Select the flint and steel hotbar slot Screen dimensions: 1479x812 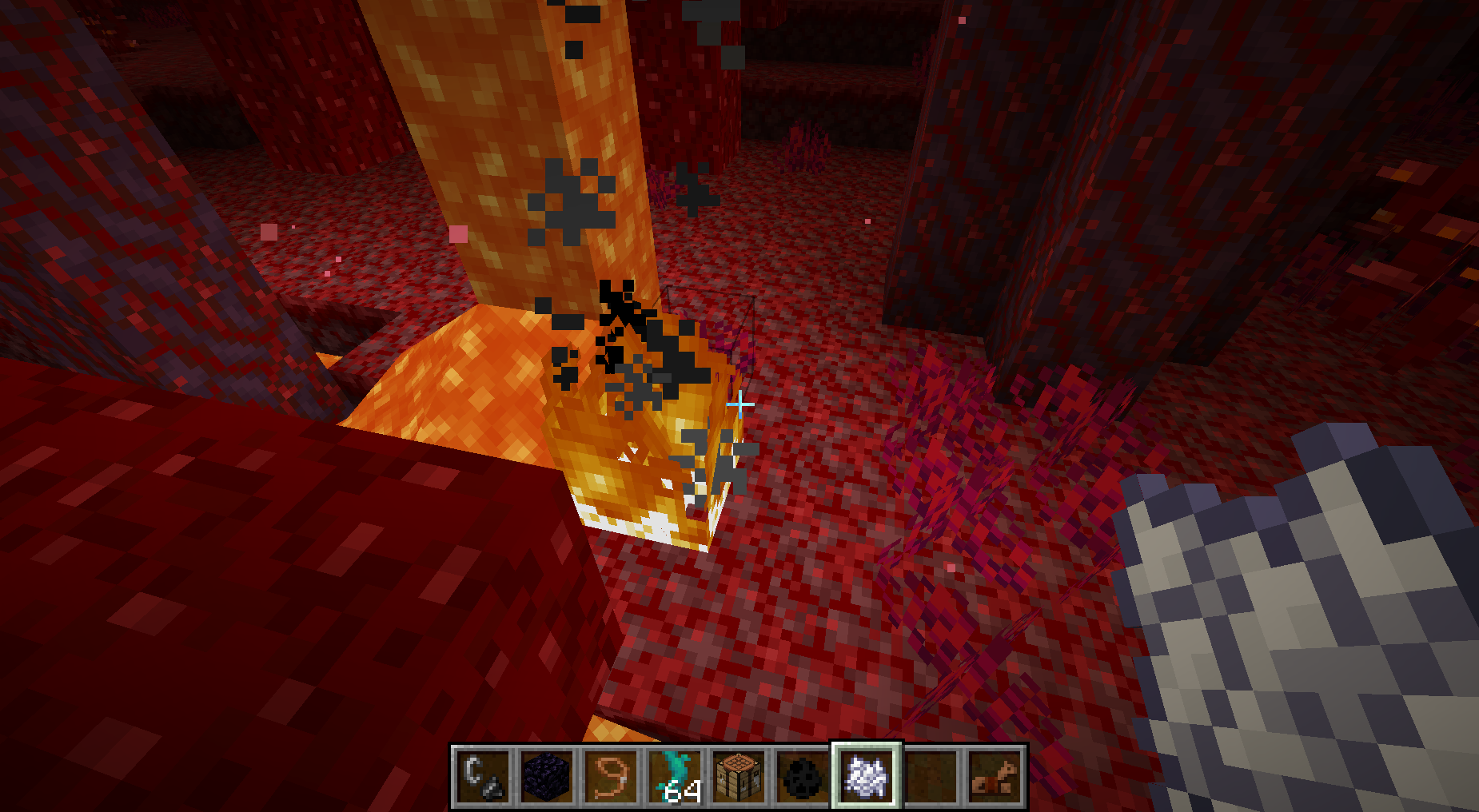[x=483, y=776]
